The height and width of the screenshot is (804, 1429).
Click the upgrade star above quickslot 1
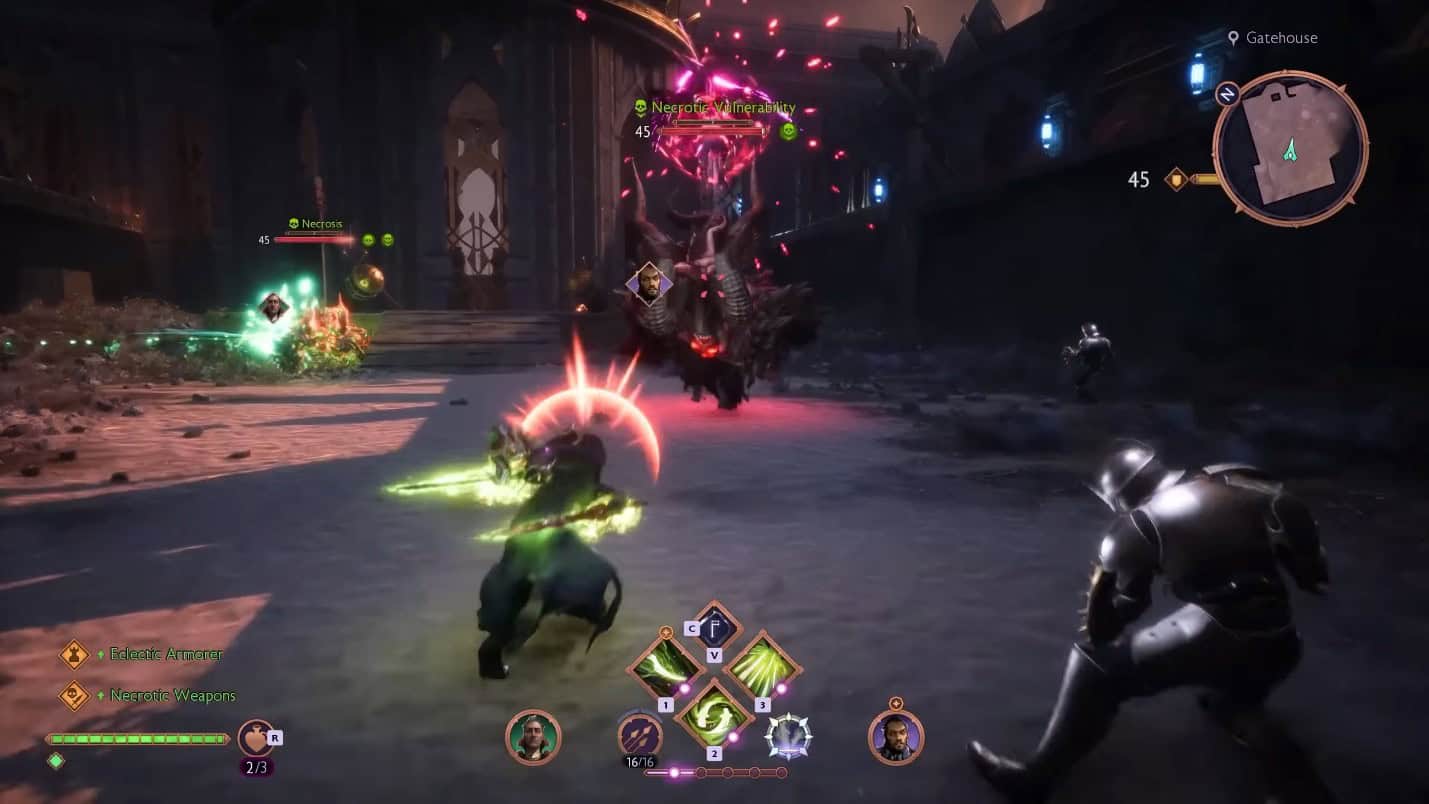coord(663,632)
